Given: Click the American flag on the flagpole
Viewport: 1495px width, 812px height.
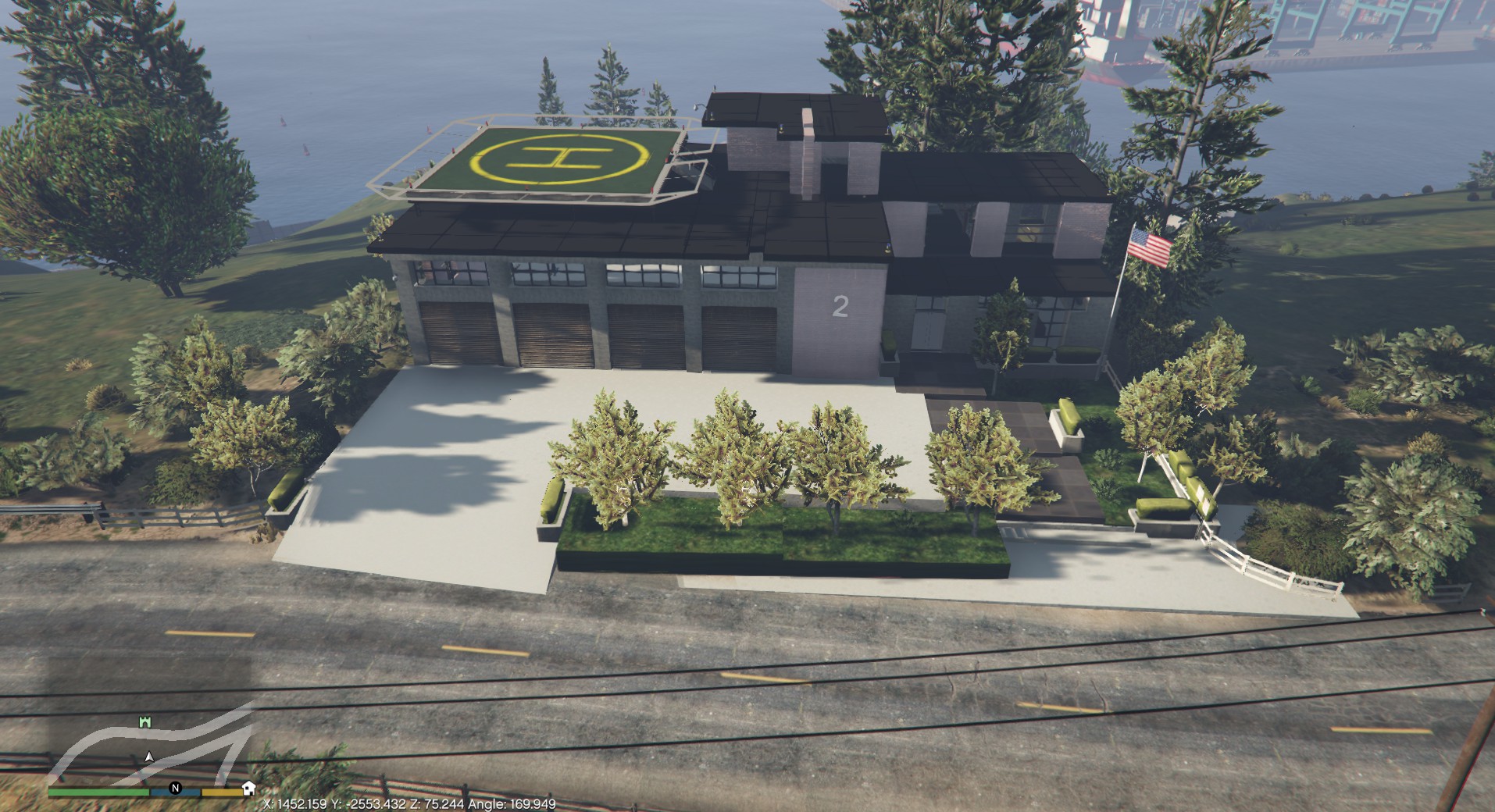Looking at the screenshot, I should click(x=1148, y=246).
